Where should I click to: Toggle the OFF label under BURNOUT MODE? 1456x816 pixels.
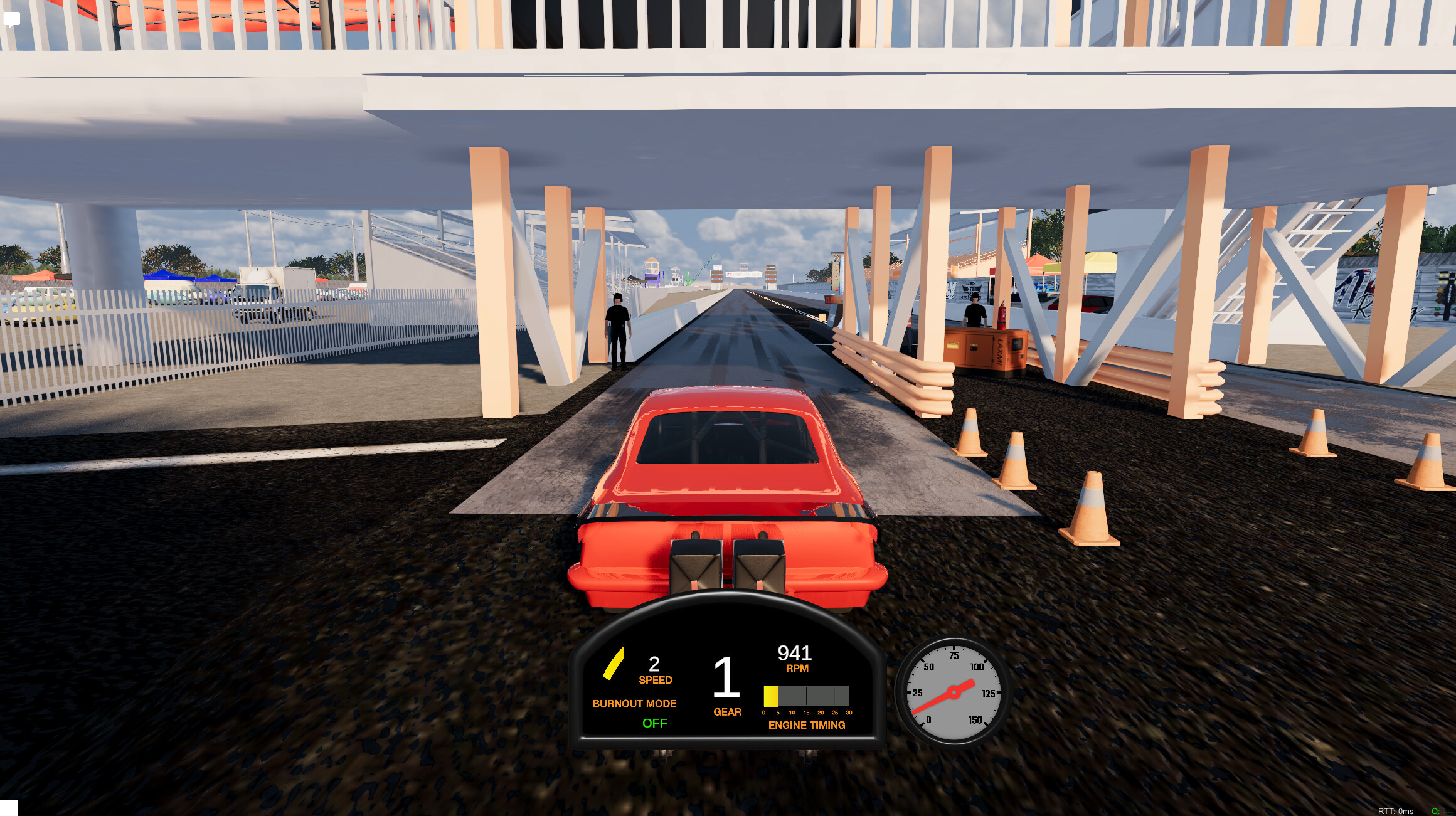click(x=656, y=724)
